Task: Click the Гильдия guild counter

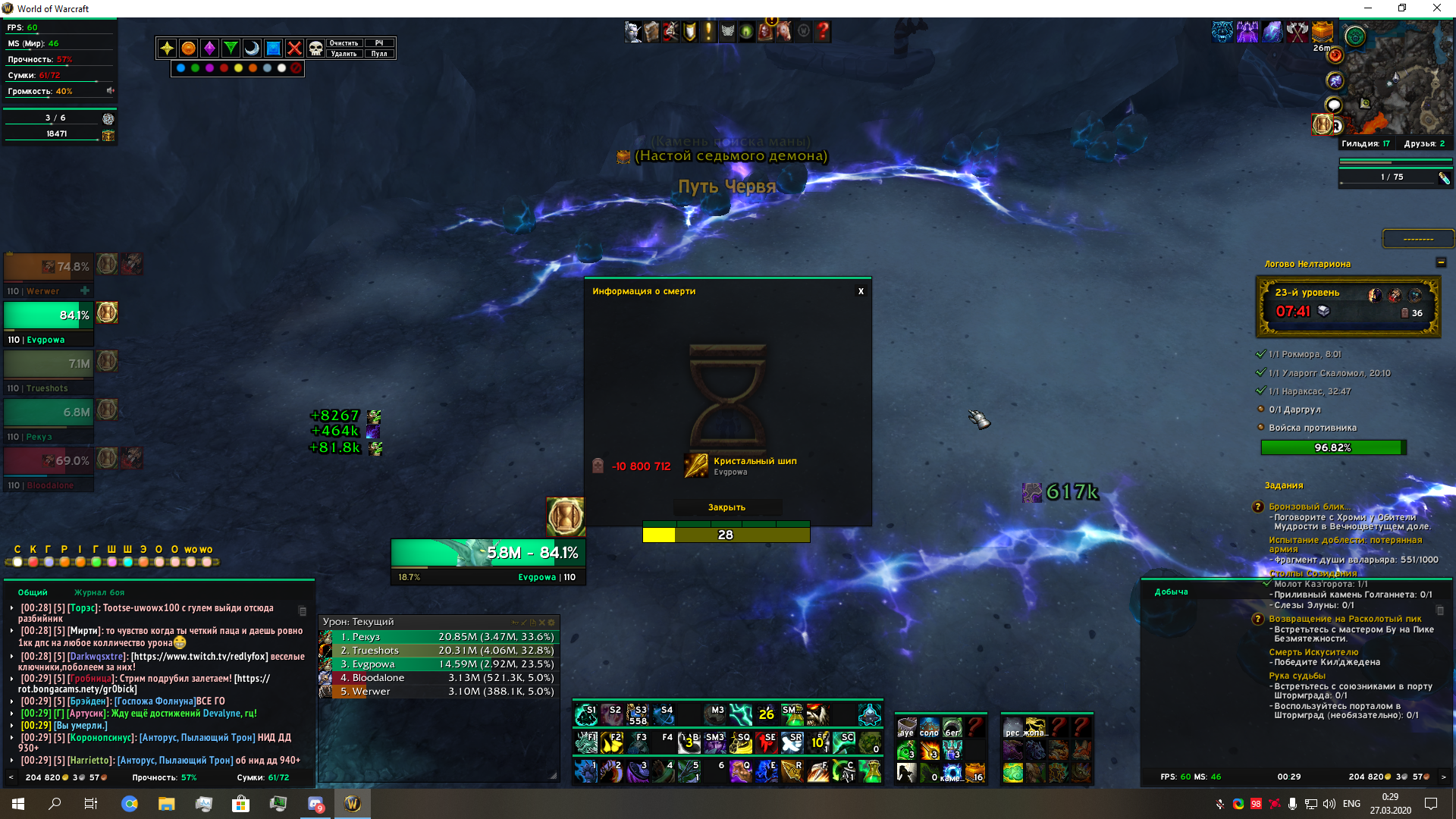Action: coord(1365,143)
